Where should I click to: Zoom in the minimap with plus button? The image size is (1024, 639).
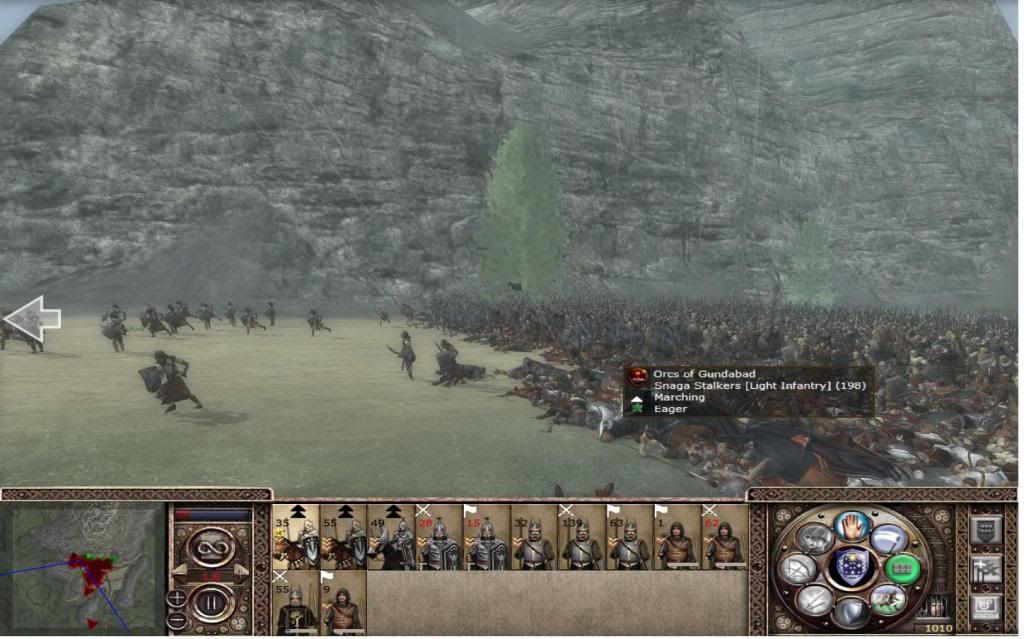pos(177,598)
